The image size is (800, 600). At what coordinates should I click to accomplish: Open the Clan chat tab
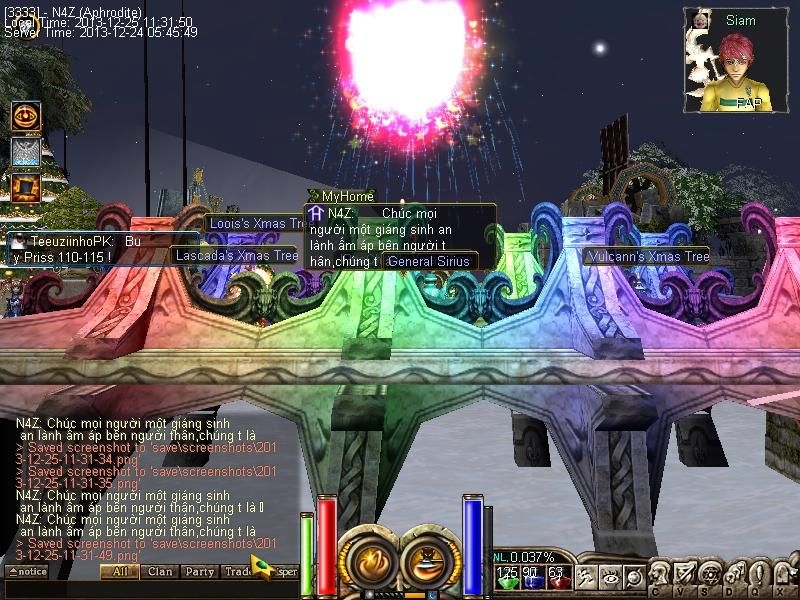pos(159,572)
